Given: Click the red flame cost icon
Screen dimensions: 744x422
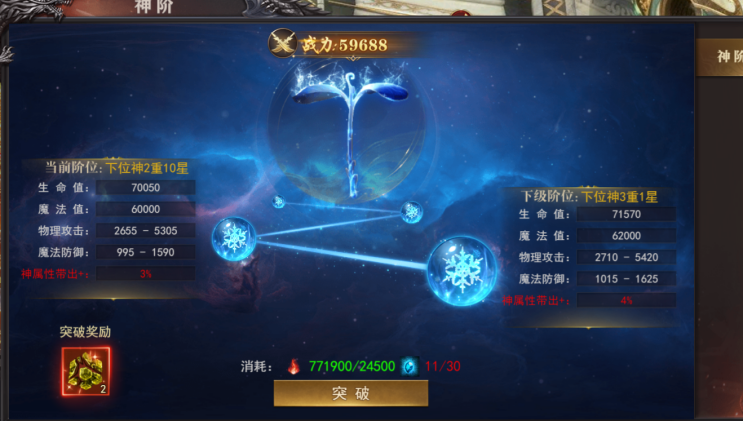Looking at the screenshot, I should (293, 365).
